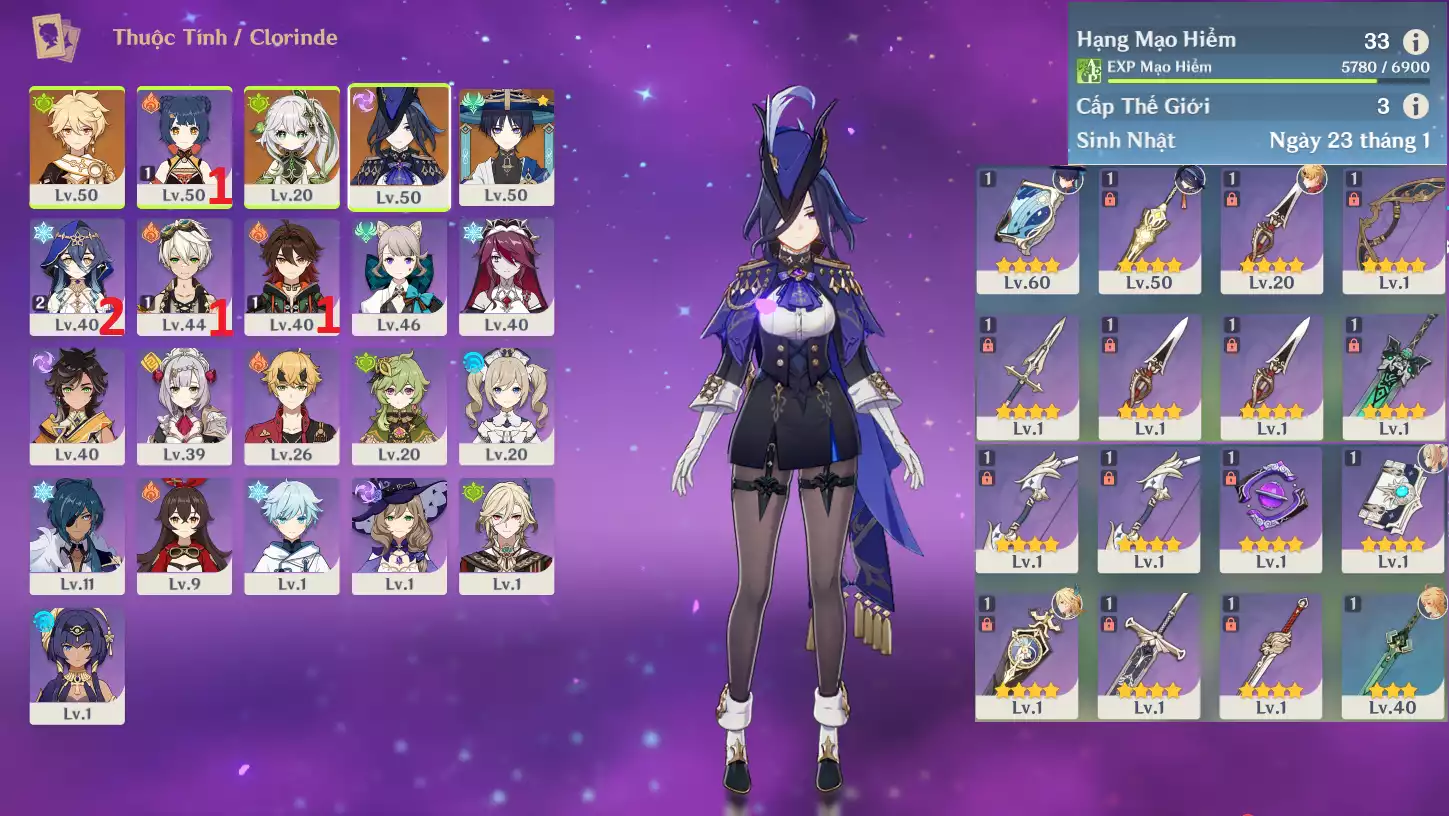
Task: Show info for Cấp Thế Giới
Action: (x=1415, y=106)
